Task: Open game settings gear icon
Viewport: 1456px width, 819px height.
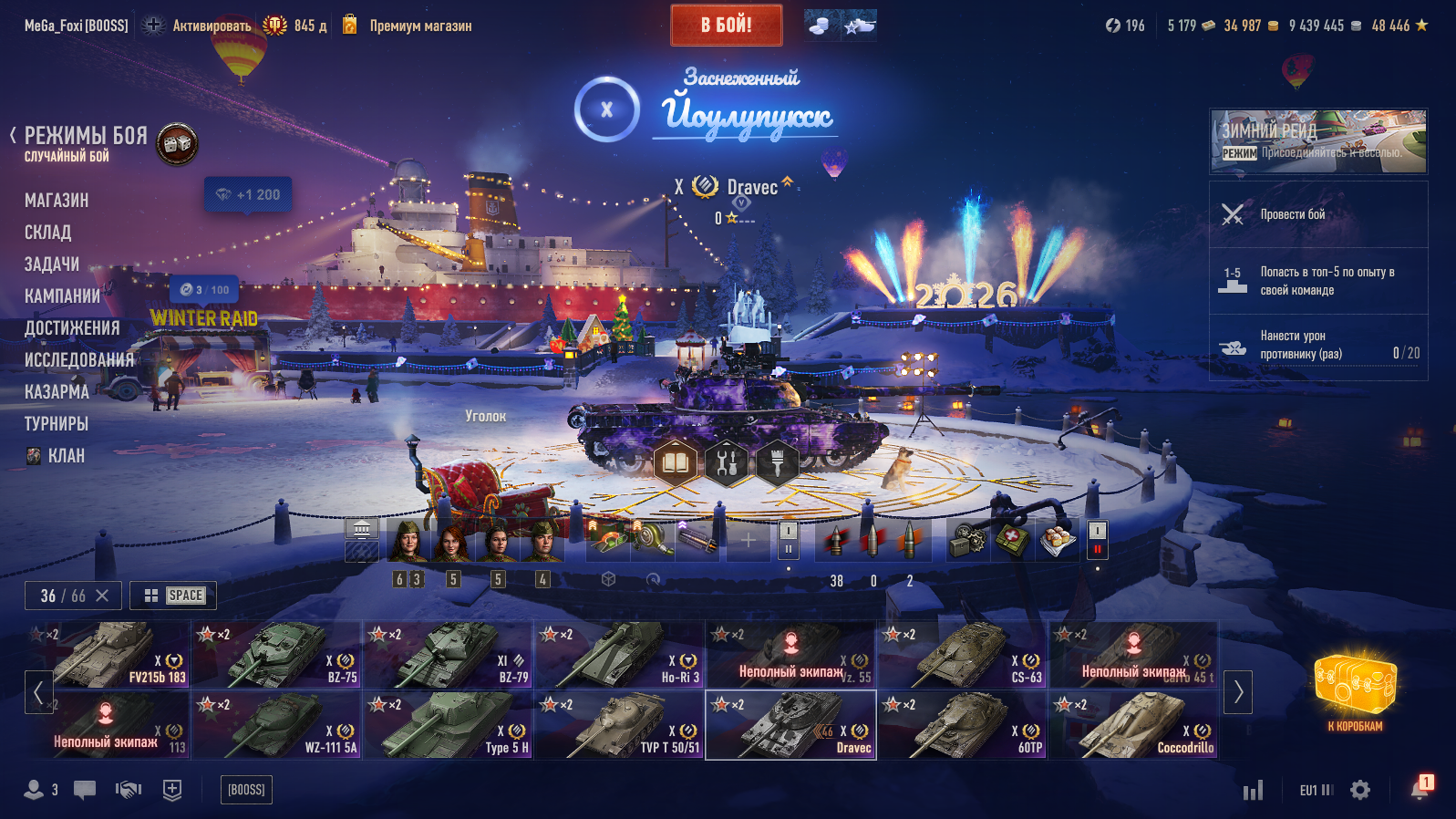Action: tap(1360, 790)
